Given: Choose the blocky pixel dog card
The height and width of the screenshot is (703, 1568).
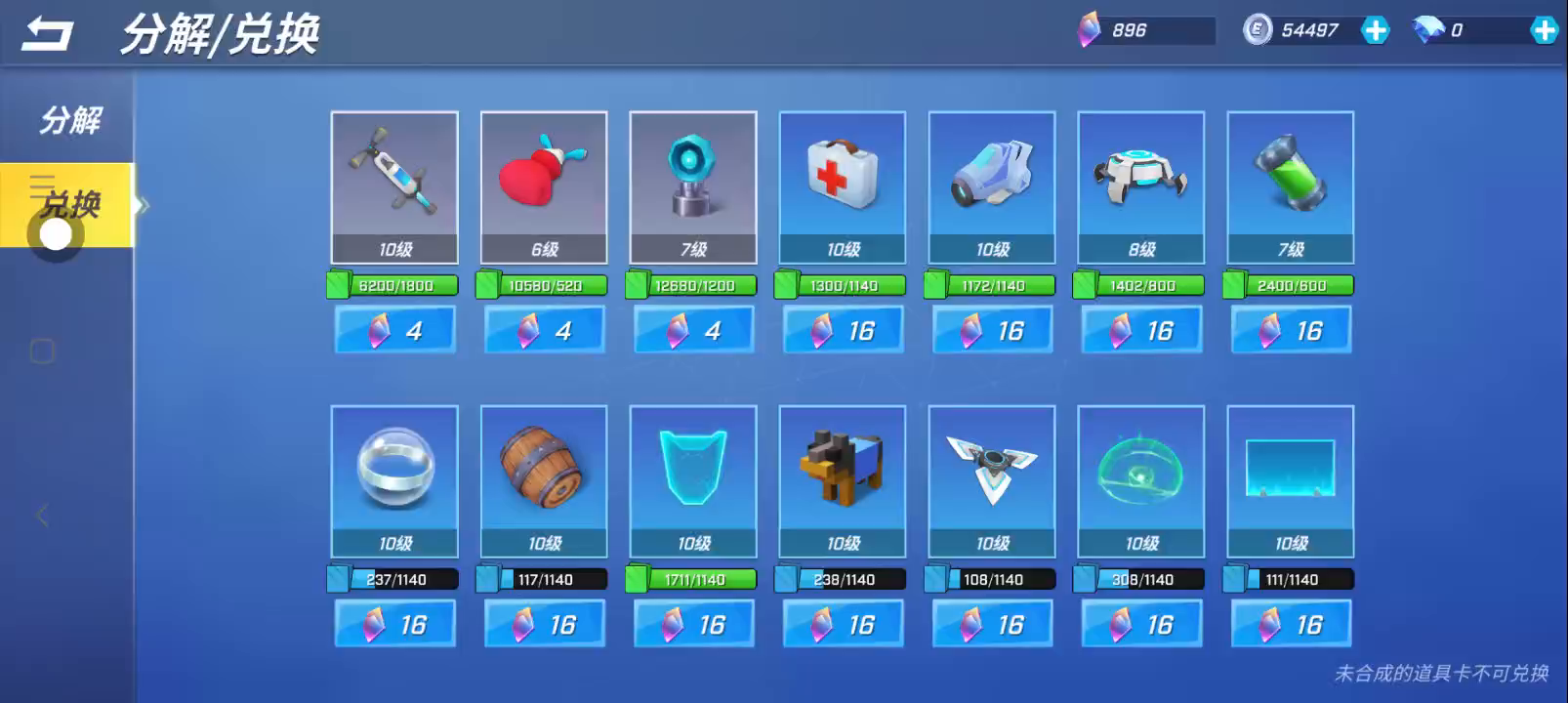Looking at the screenshot, I should pos(843,480).
